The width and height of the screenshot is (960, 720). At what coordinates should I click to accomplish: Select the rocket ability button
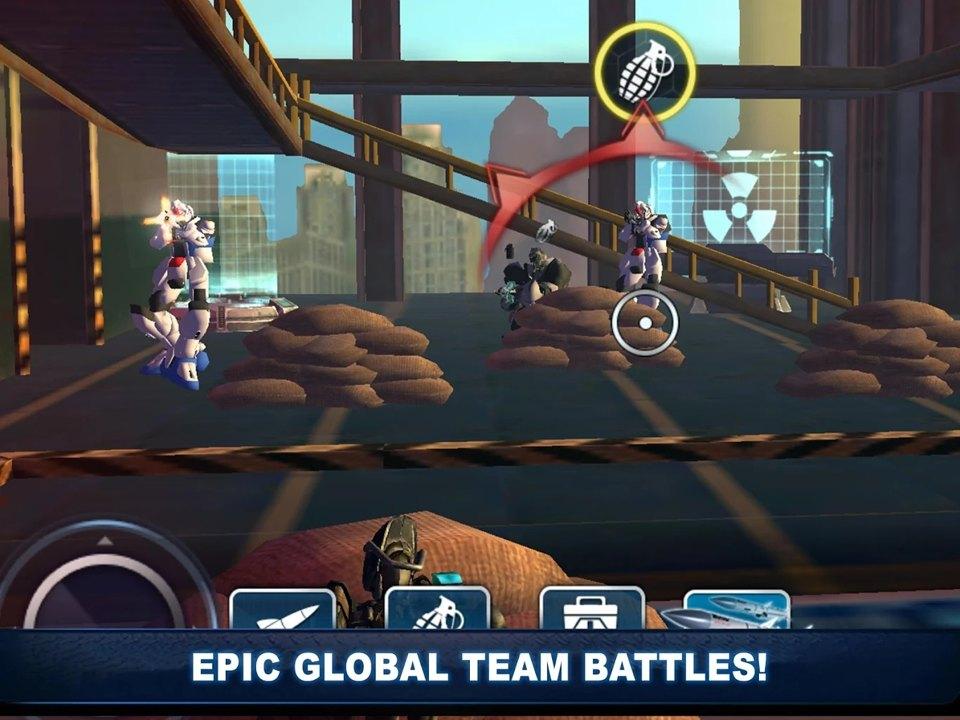tap(283, 610)
